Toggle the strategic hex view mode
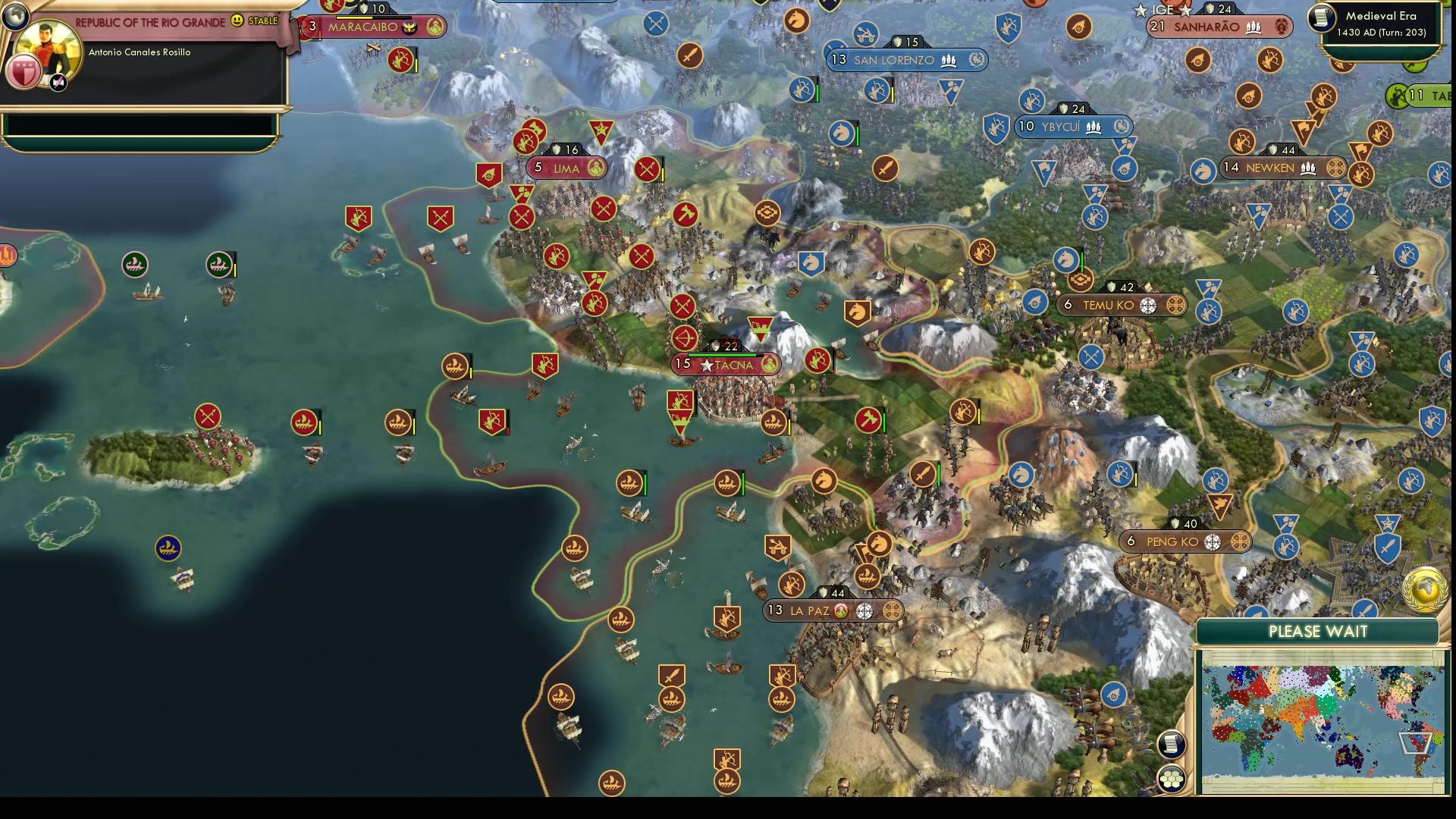1456x819 pixels. tap(1172, 776)
